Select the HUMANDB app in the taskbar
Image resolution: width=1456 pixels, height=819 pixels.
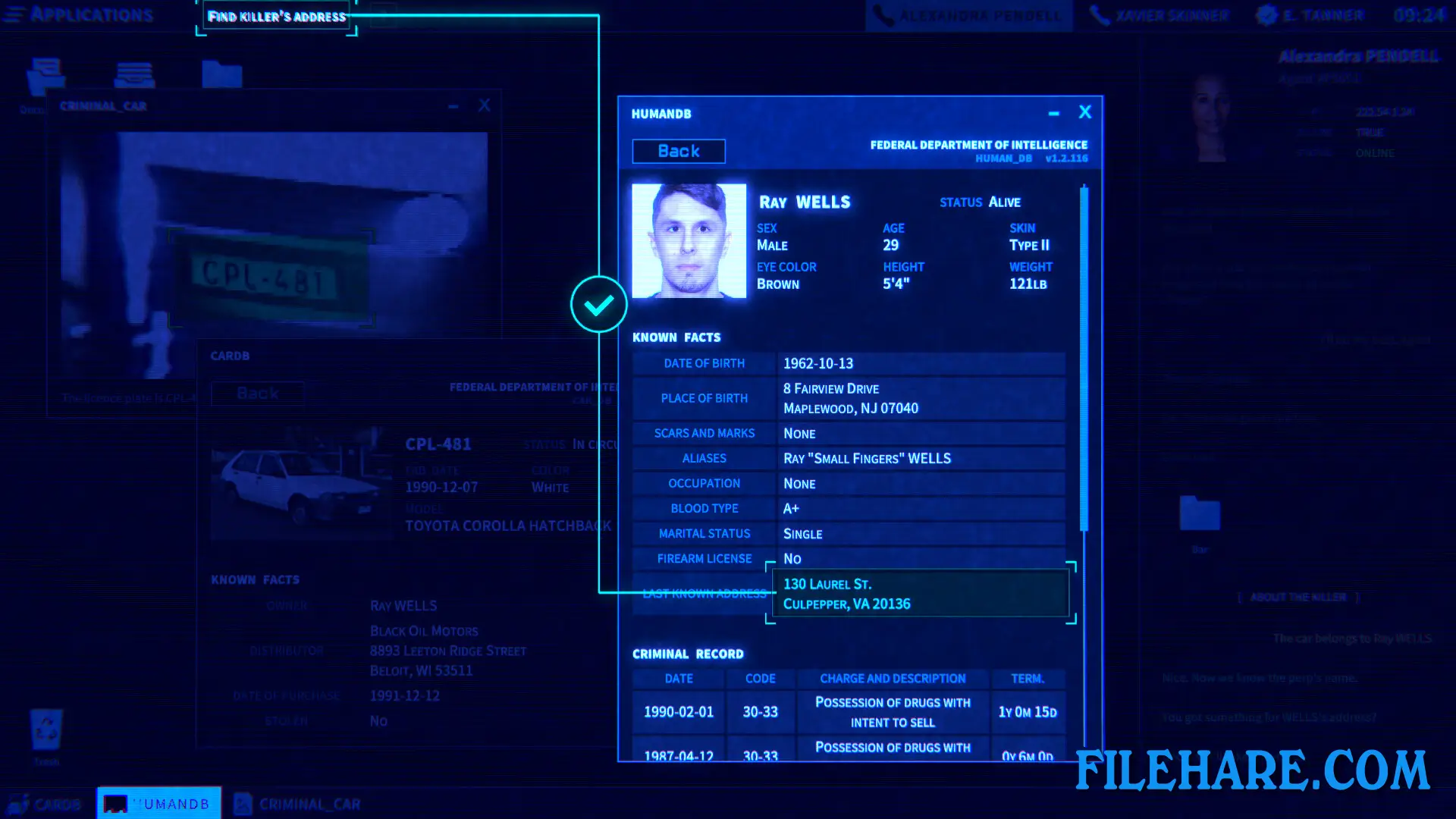[x=158, y=803]
